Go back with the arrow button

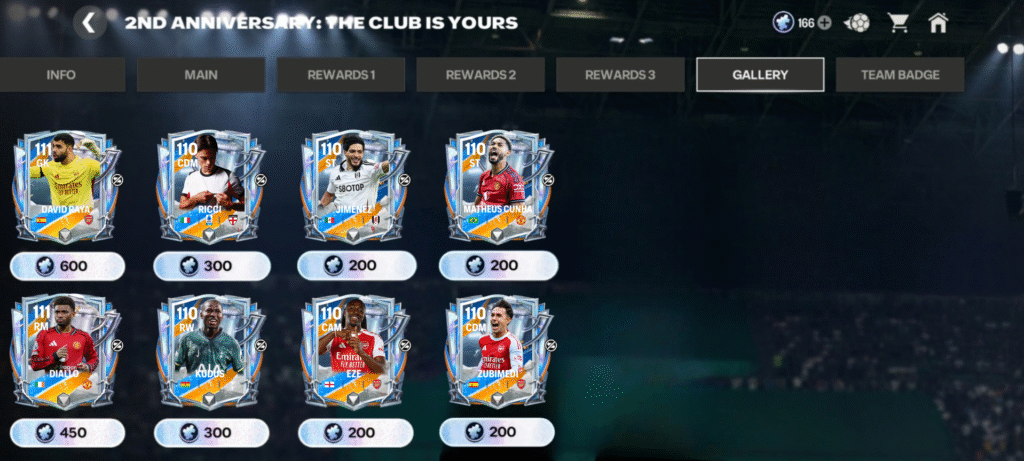click(x=89, y=23)
